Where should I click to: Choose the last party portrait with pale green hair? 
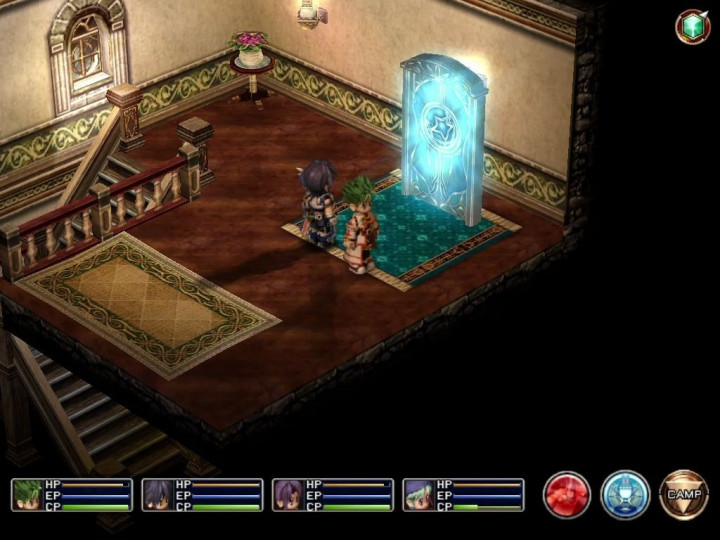point(419,495)
